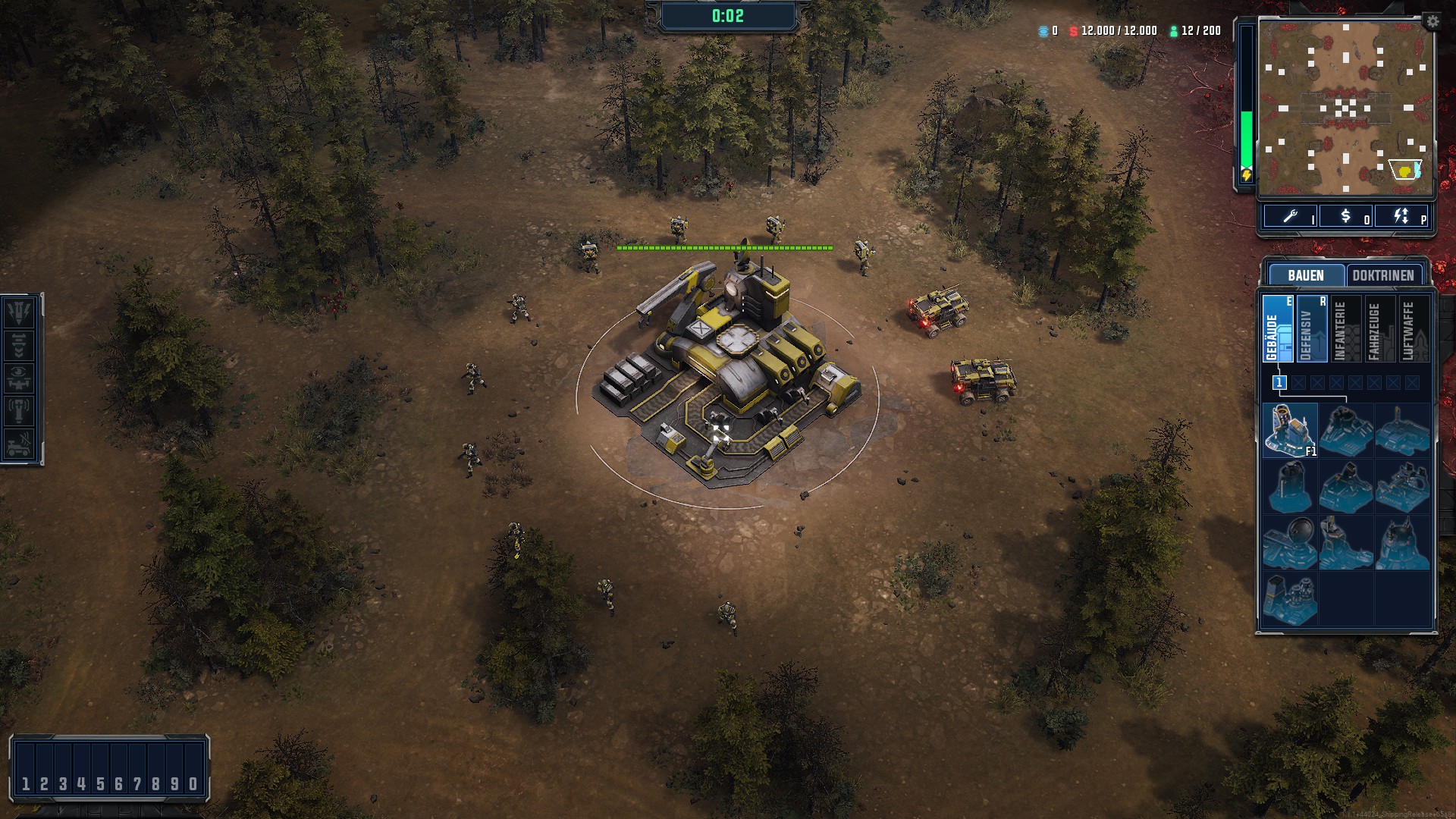Switch to the Luftwaffe category

click(x=1414, y=329)
